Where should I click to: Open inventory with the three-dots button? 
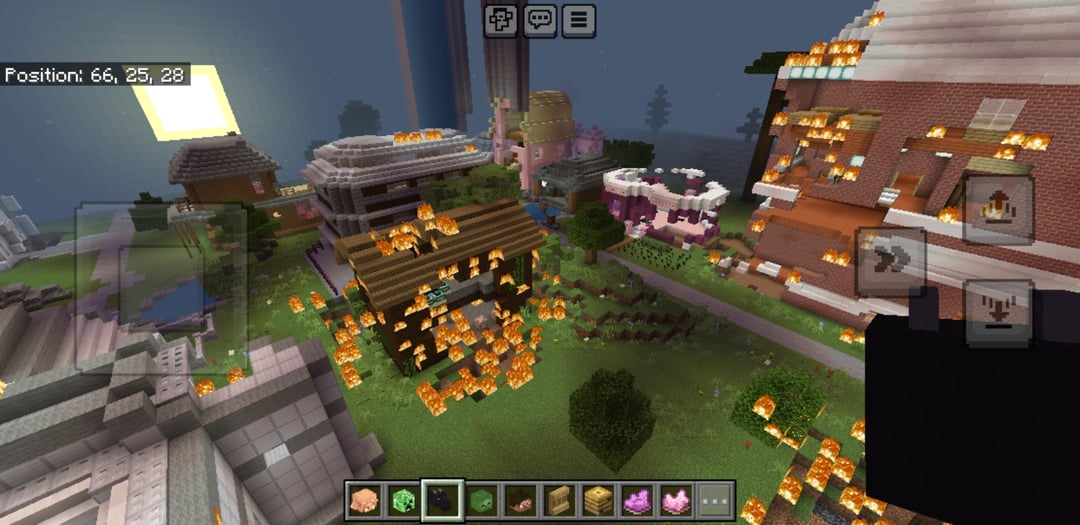(715, 500)
